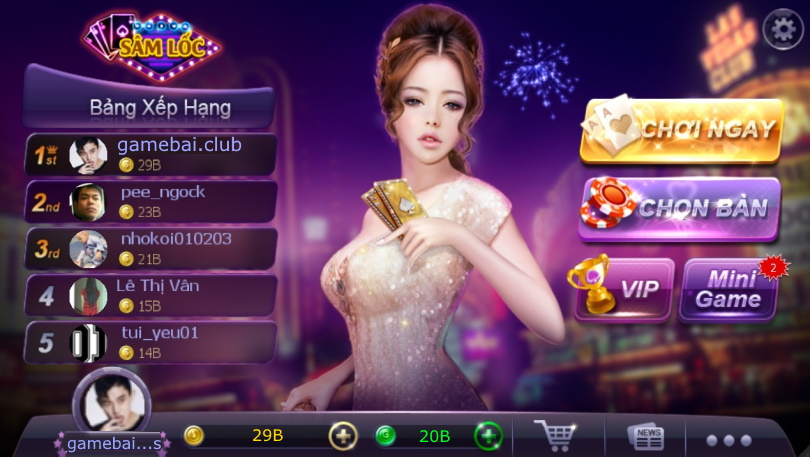
Task: Open the VIP trophy button
Action: [624, 288]
